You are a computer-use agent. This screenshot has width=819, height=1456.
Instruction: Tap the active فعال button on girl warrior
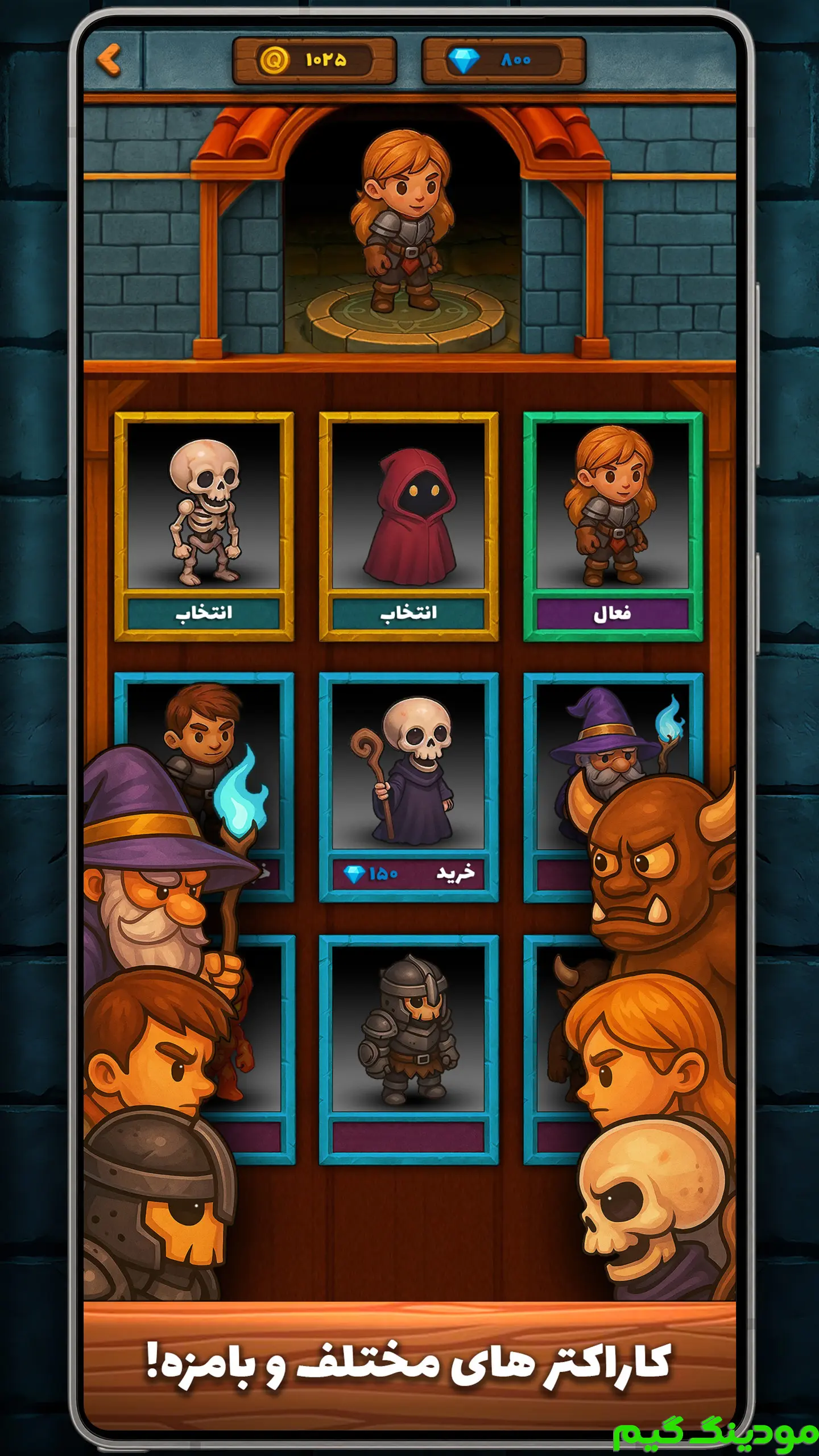[x=613, y=613]
